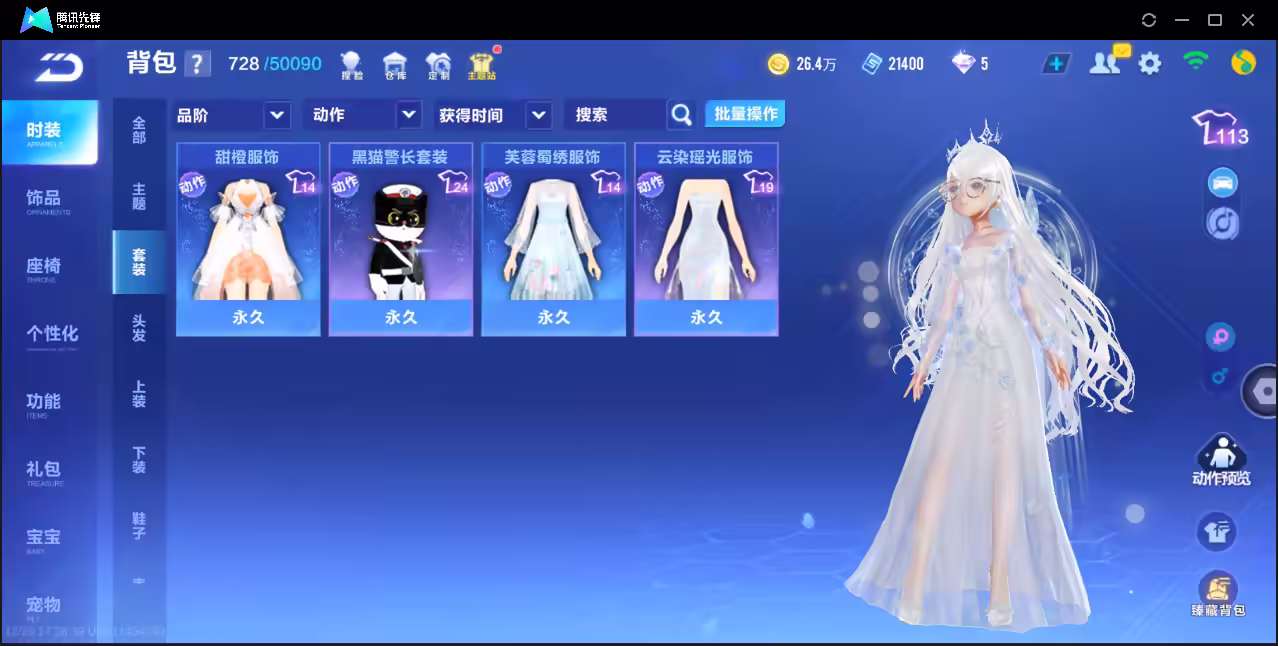Screen dimensions: 1278x646
Task: Click the 批量操作 batch operation button
Action: pos(745,114)
